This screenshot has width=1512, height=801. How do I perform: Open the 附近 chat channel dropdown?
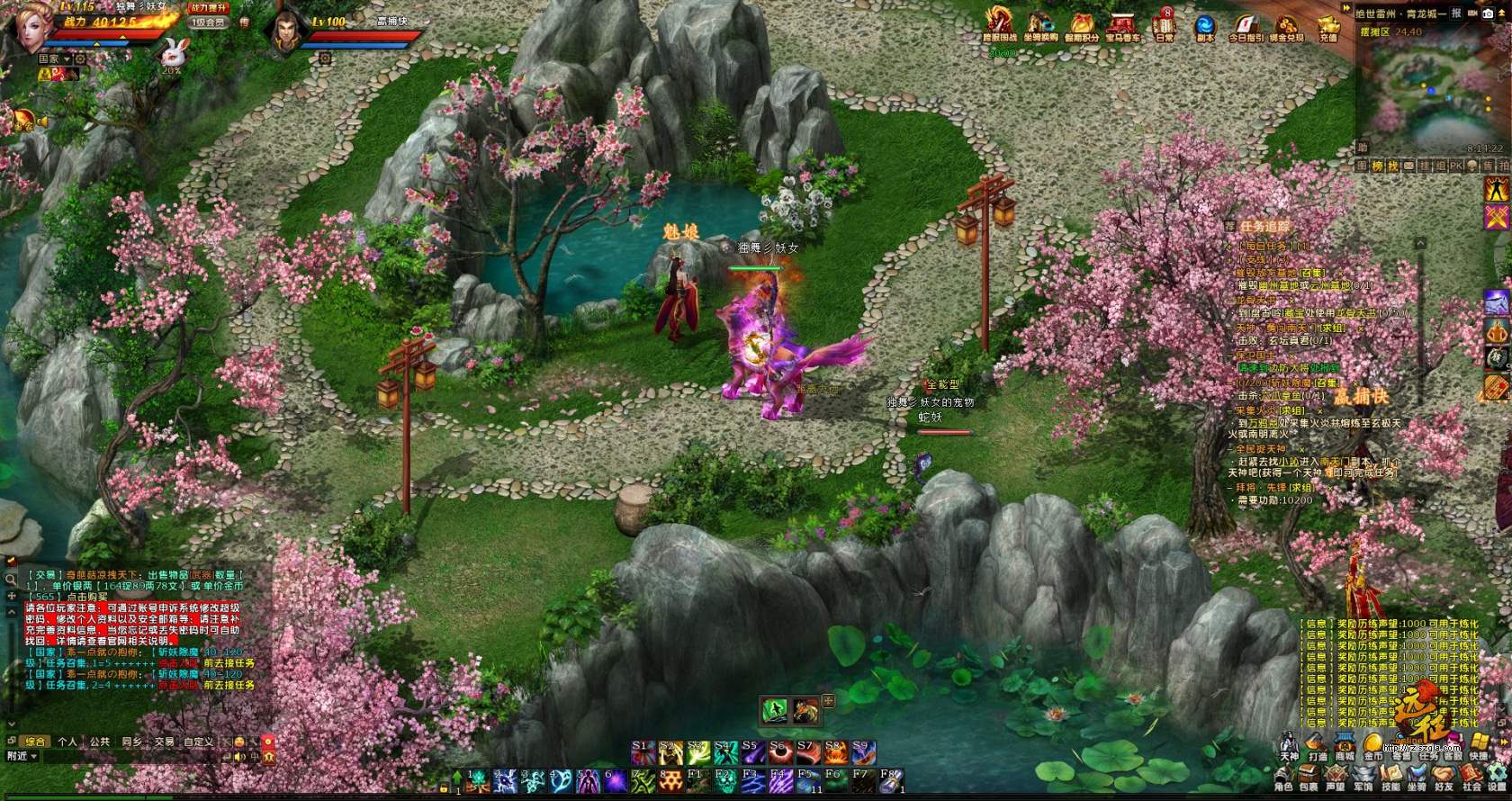[x=22, y=756]
